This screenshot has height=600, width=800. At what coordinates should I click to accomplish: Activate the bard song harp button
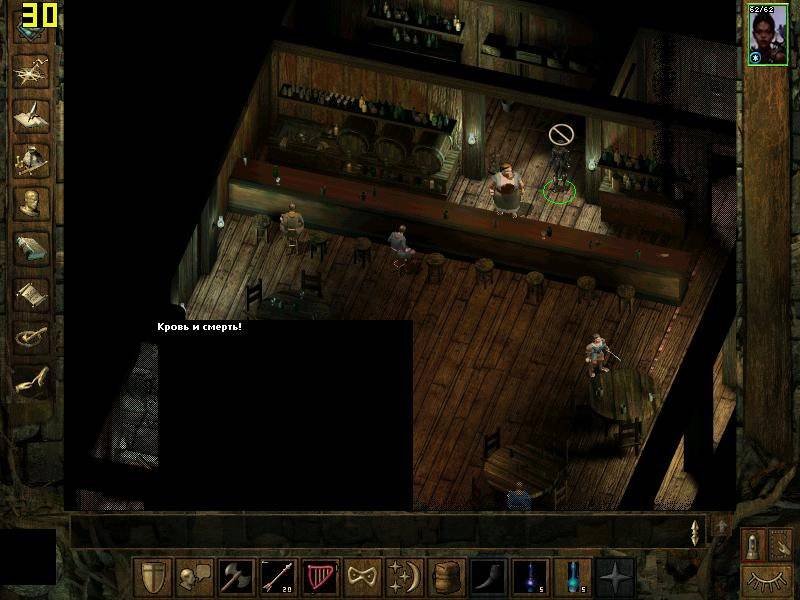[320, 577]
